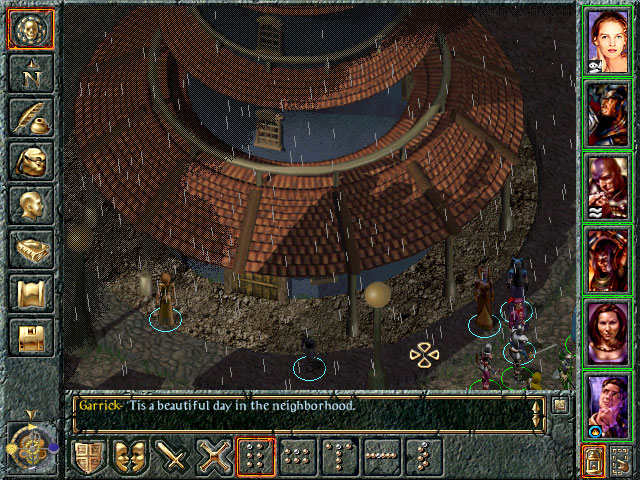
Task: Open the area map with the compass N button
Action: [x=28, y=73]
